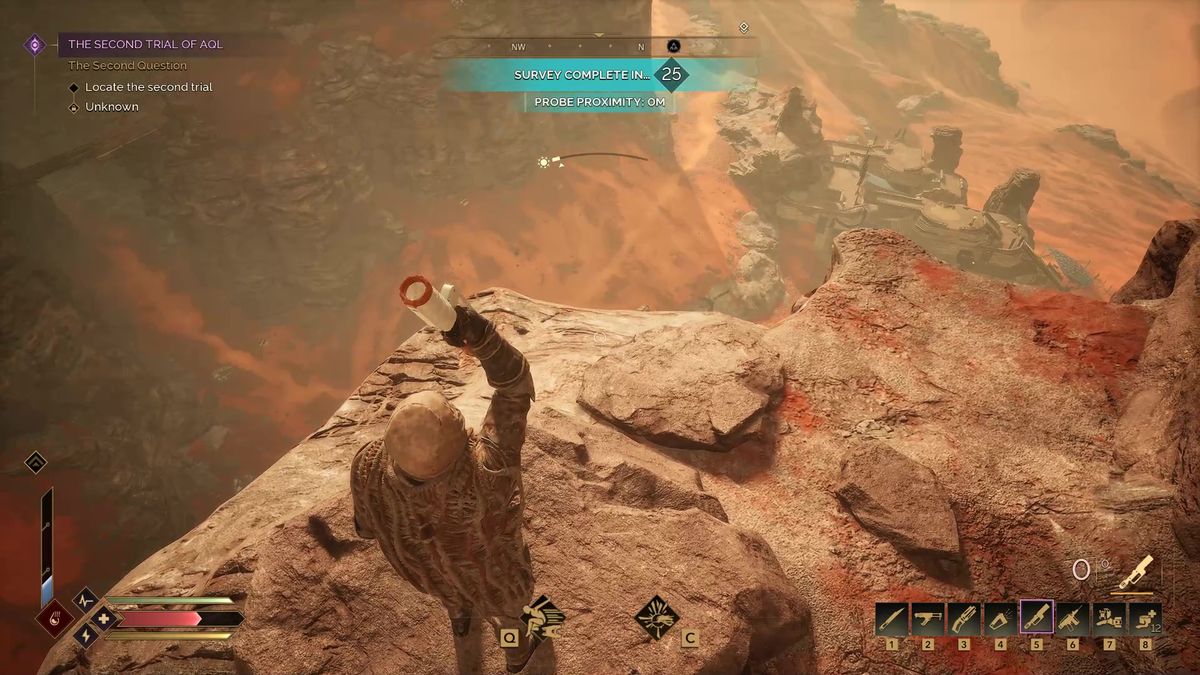Select the binoculars scanner in slot 7
This screenshot has width=1200, height=675.
pyautogui.click(x=1108, y=618)
